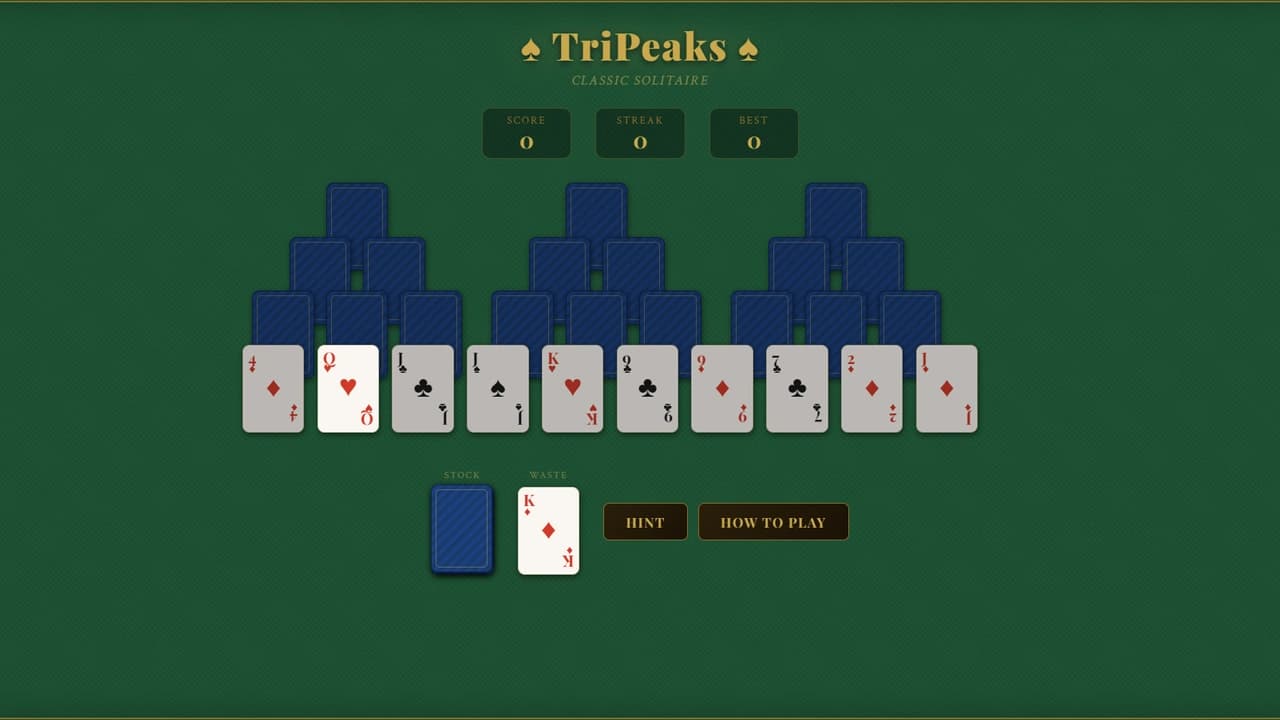Select the 4 of Diamonds card
The height and width of the screenshot is (720, 1280).
click(273, 389)
